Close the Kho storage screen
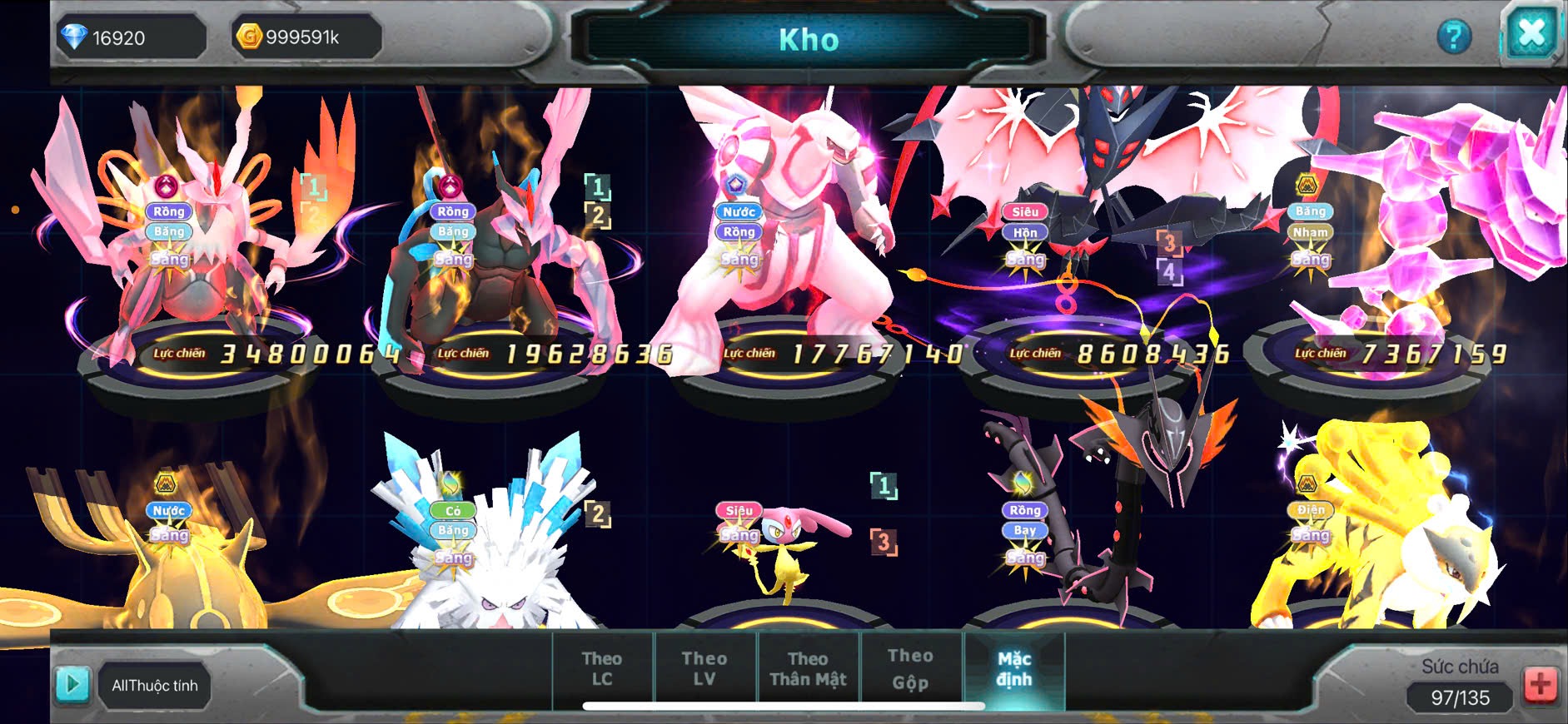Screen dimensions: 1568x724 (x=1531, y=35)
